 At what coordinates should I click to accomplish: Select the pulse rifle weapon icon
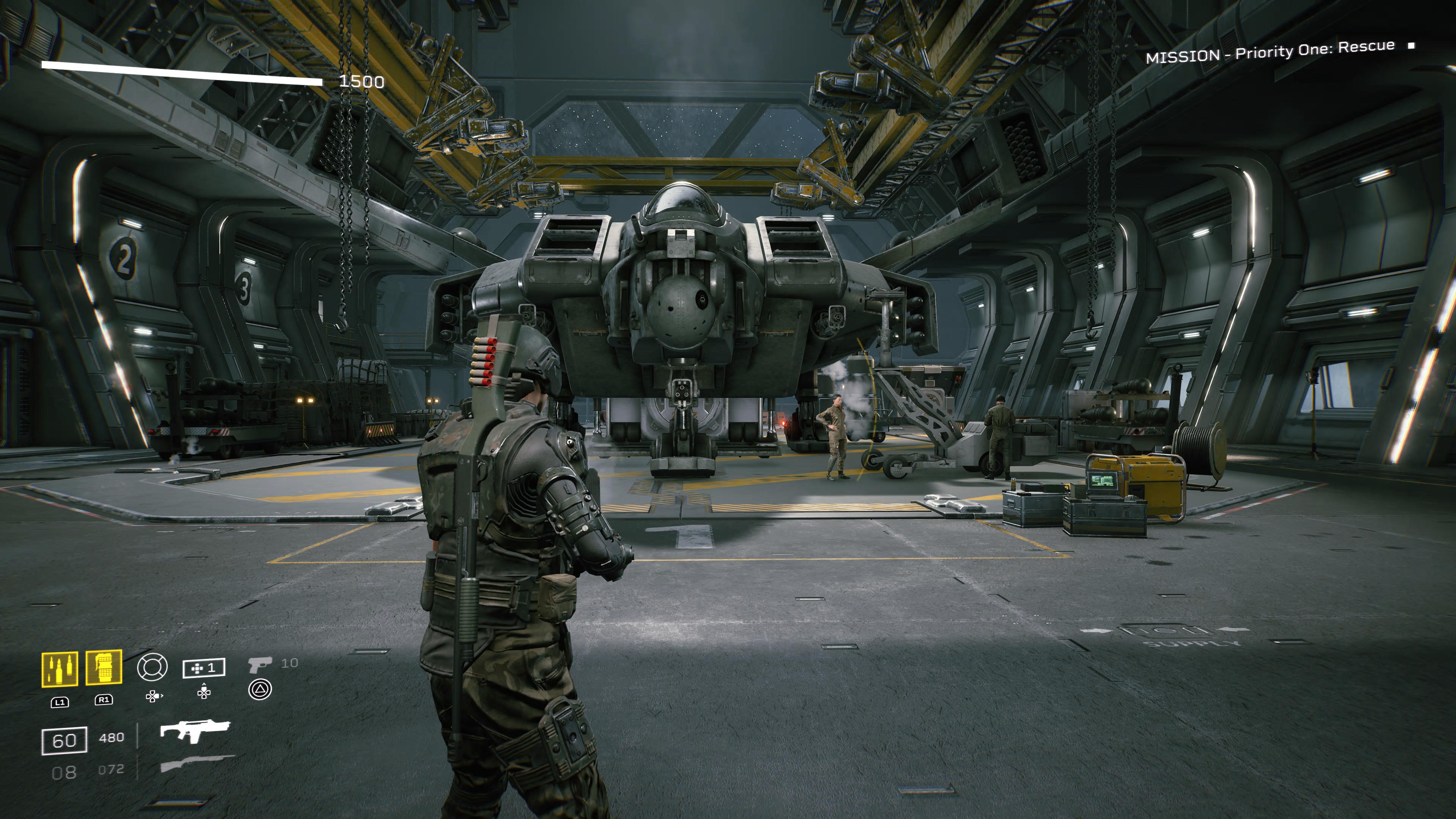[x=195, y=730]
